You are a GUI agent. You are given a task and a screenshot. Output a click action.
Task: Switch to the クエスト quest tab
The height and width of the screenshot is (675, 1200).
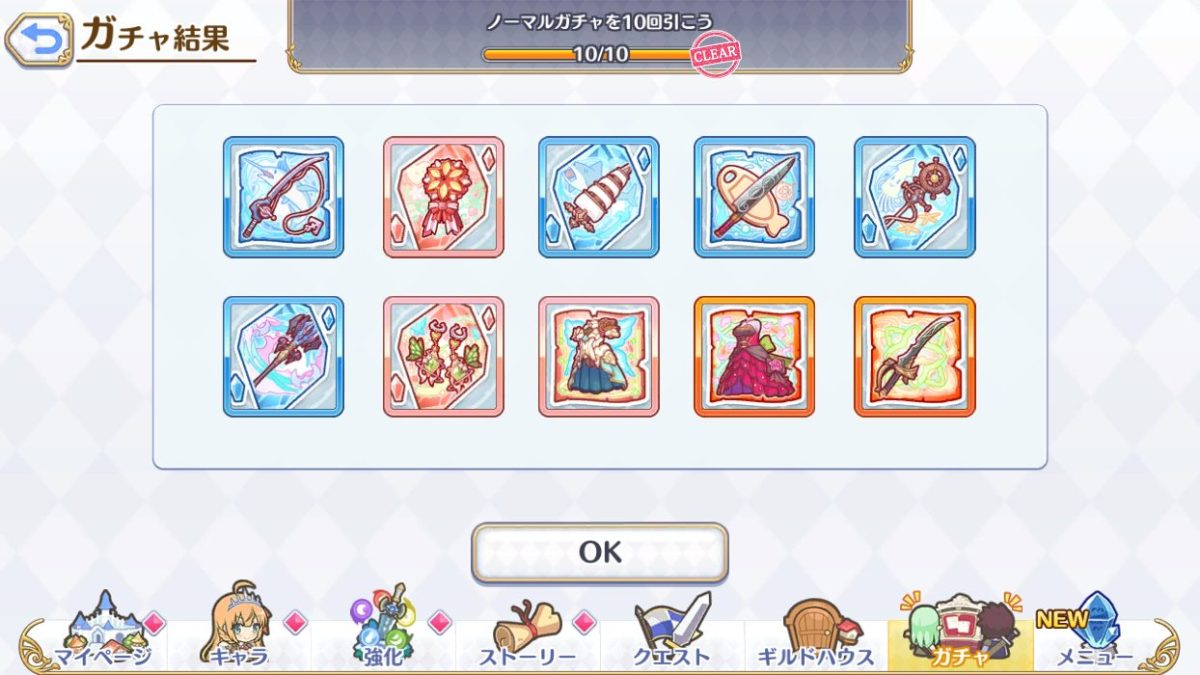coord(671,632)
